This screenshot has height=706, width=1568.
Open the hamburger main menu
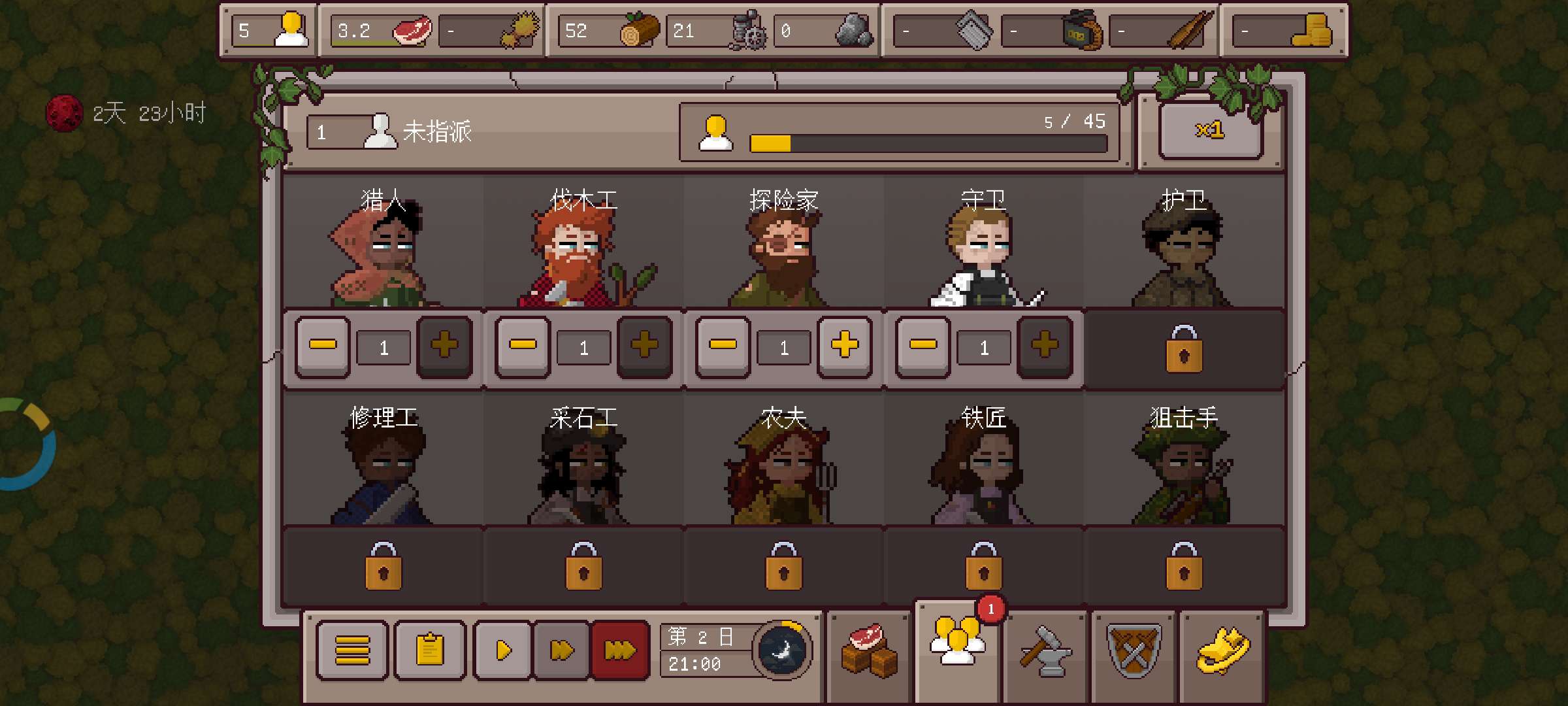point(352,650)
